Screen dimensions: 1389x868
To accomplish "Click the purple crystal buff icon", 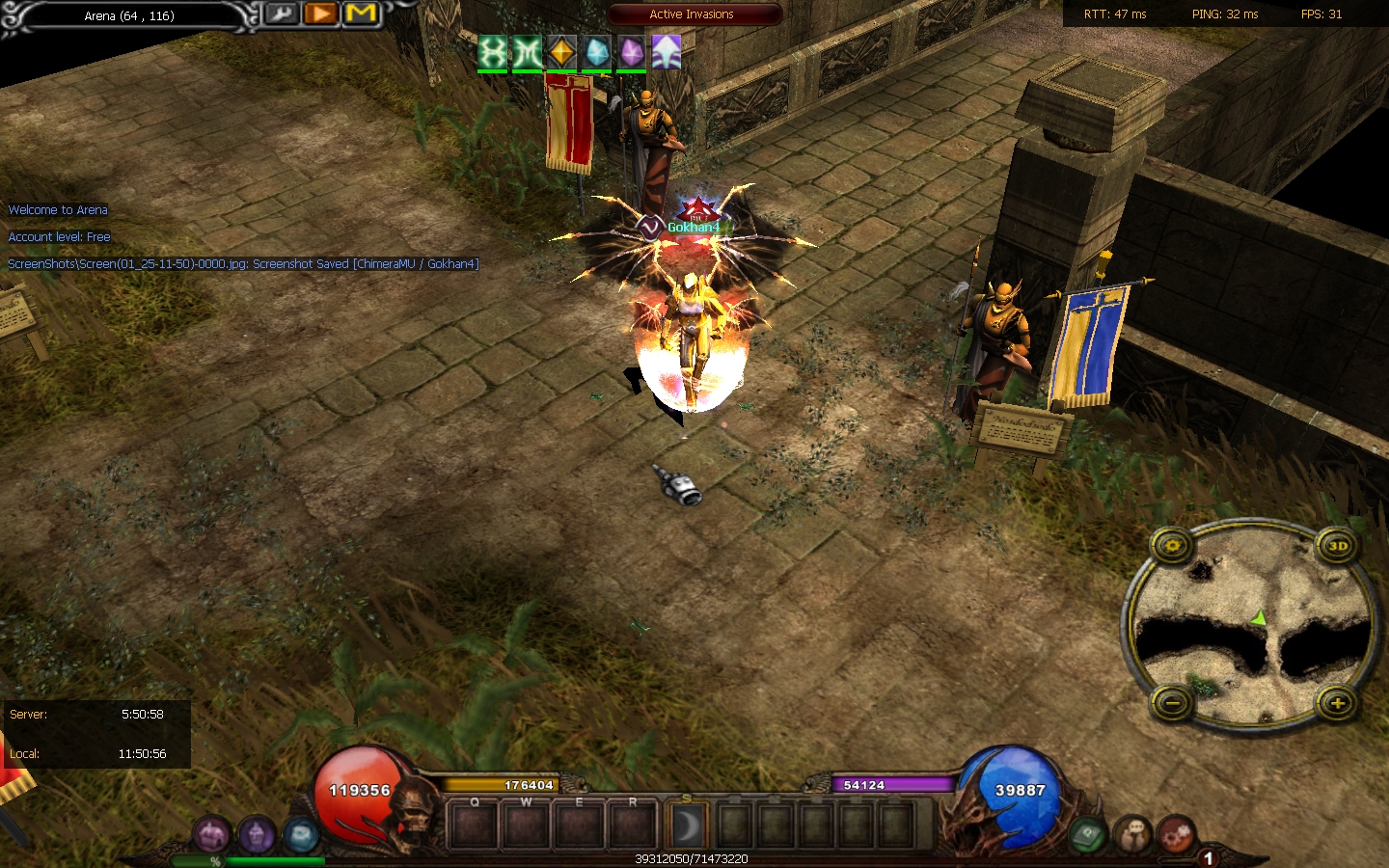I will (632, 52).
